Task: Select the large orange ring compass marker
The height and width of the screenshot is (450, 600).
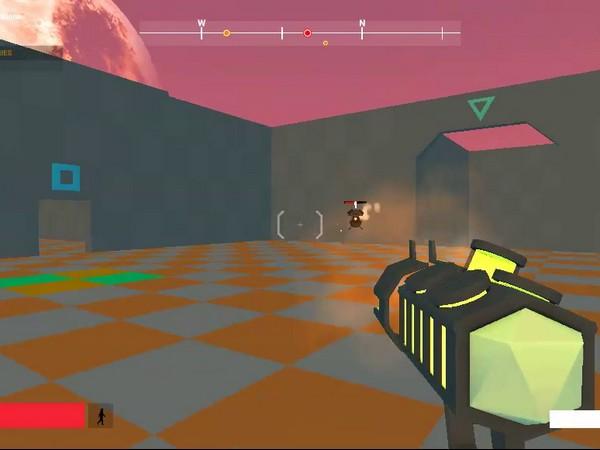Action: (227, 34)
